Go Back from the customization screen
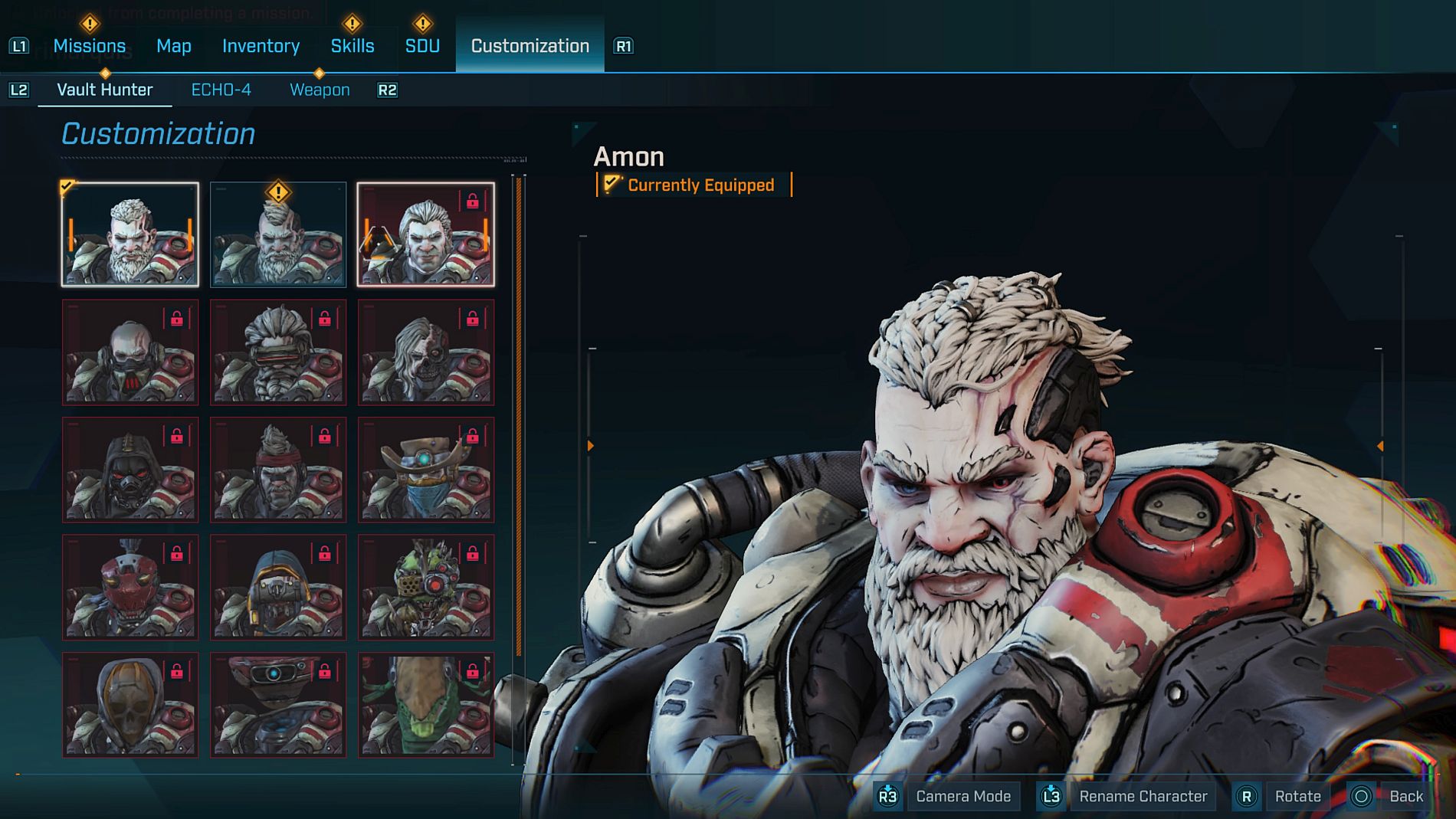This screenshot has width=1456, height=819. point(1405,796)
